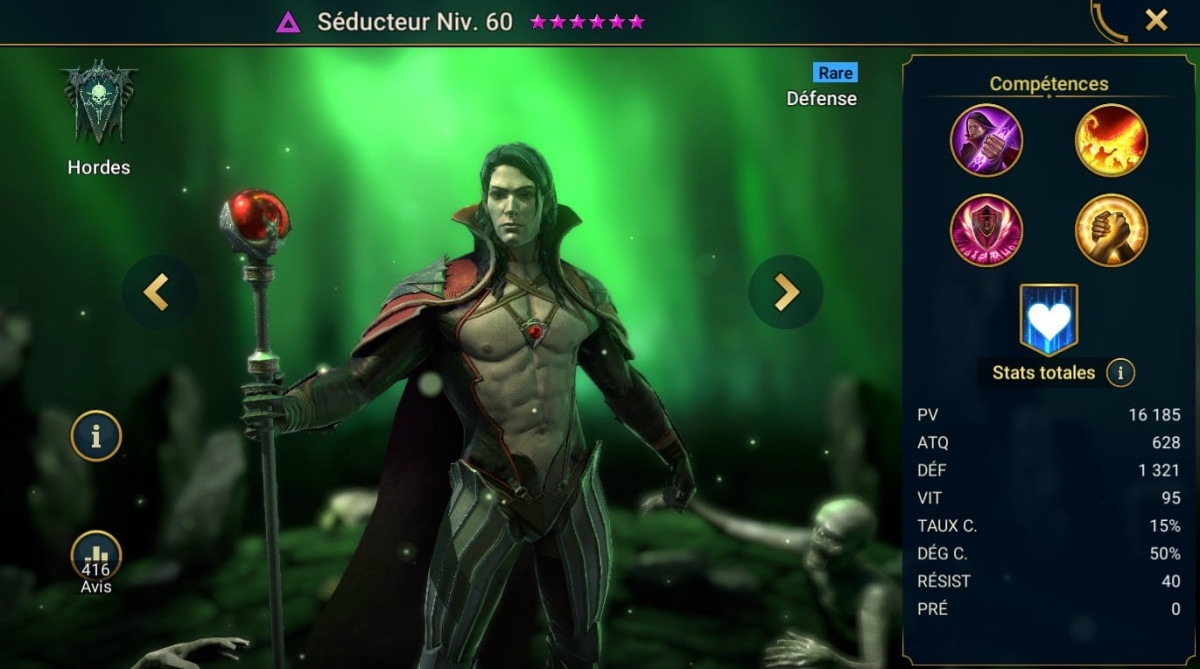Go back using the curved arrow button
1200x669 pixels.
[x=1108, y=22]
